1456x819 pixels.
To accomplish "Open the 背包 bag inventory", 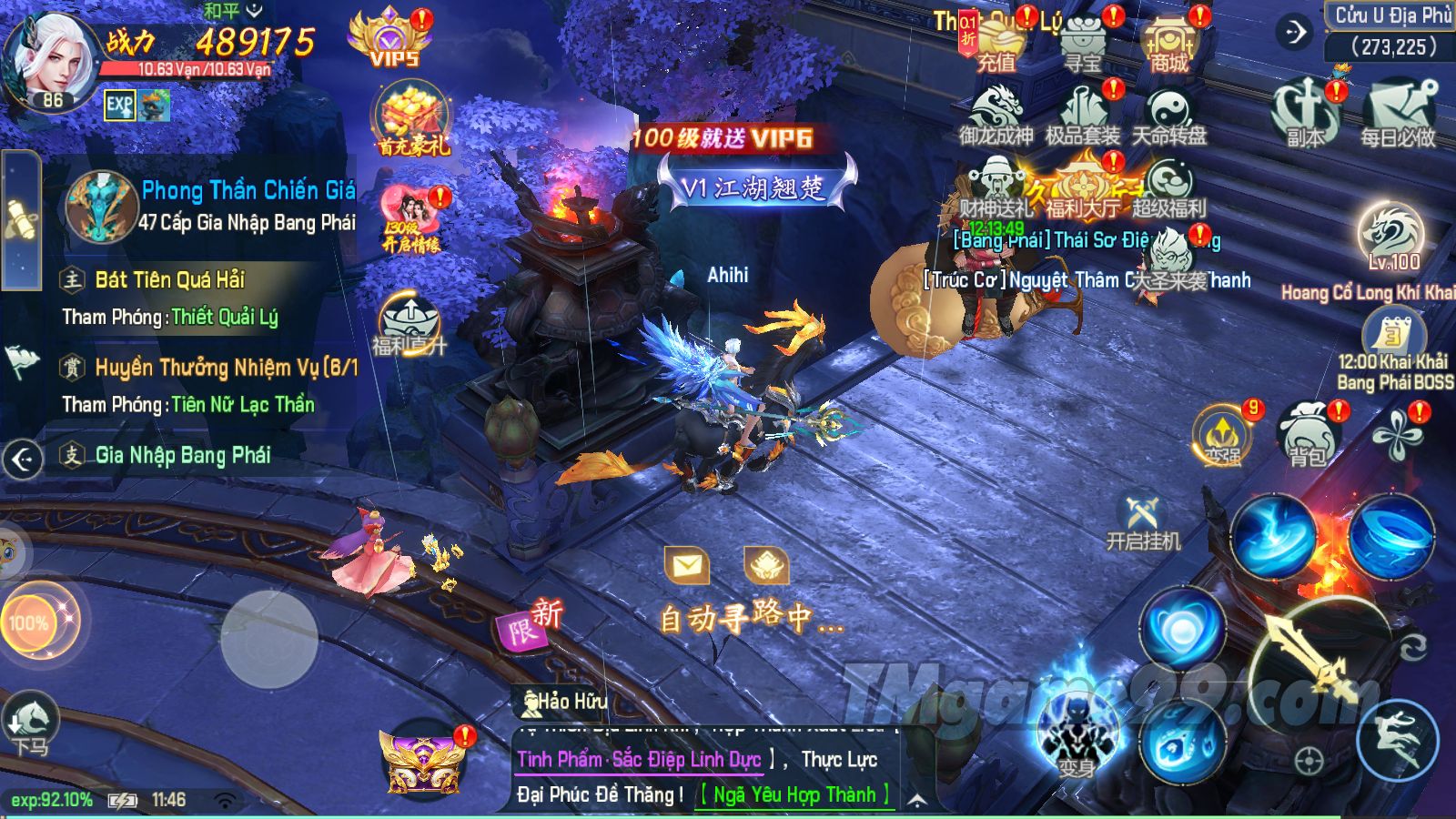I will (x=1308, y=435).
